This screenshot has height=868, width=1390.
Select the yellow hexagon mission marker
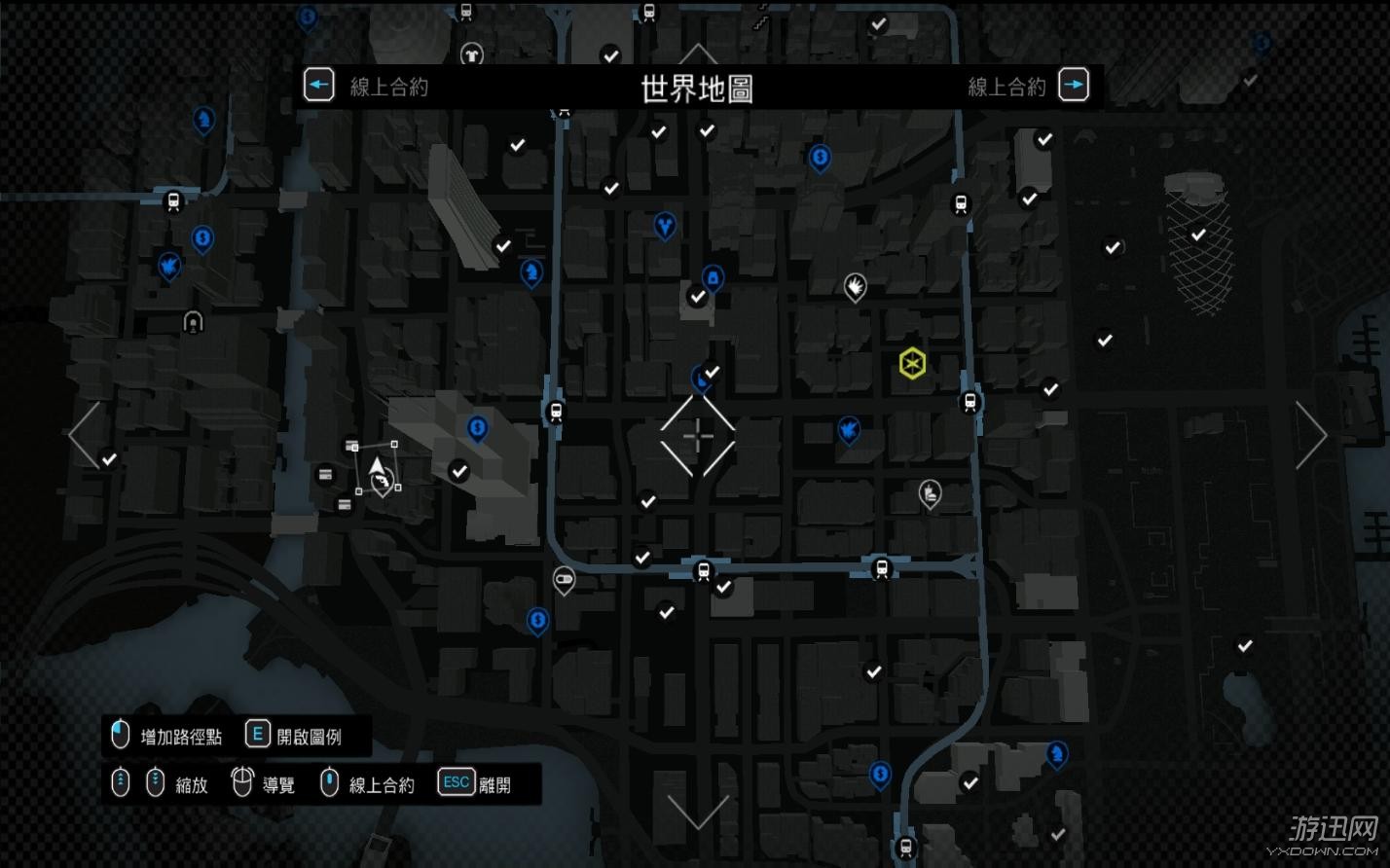[912, 363]
